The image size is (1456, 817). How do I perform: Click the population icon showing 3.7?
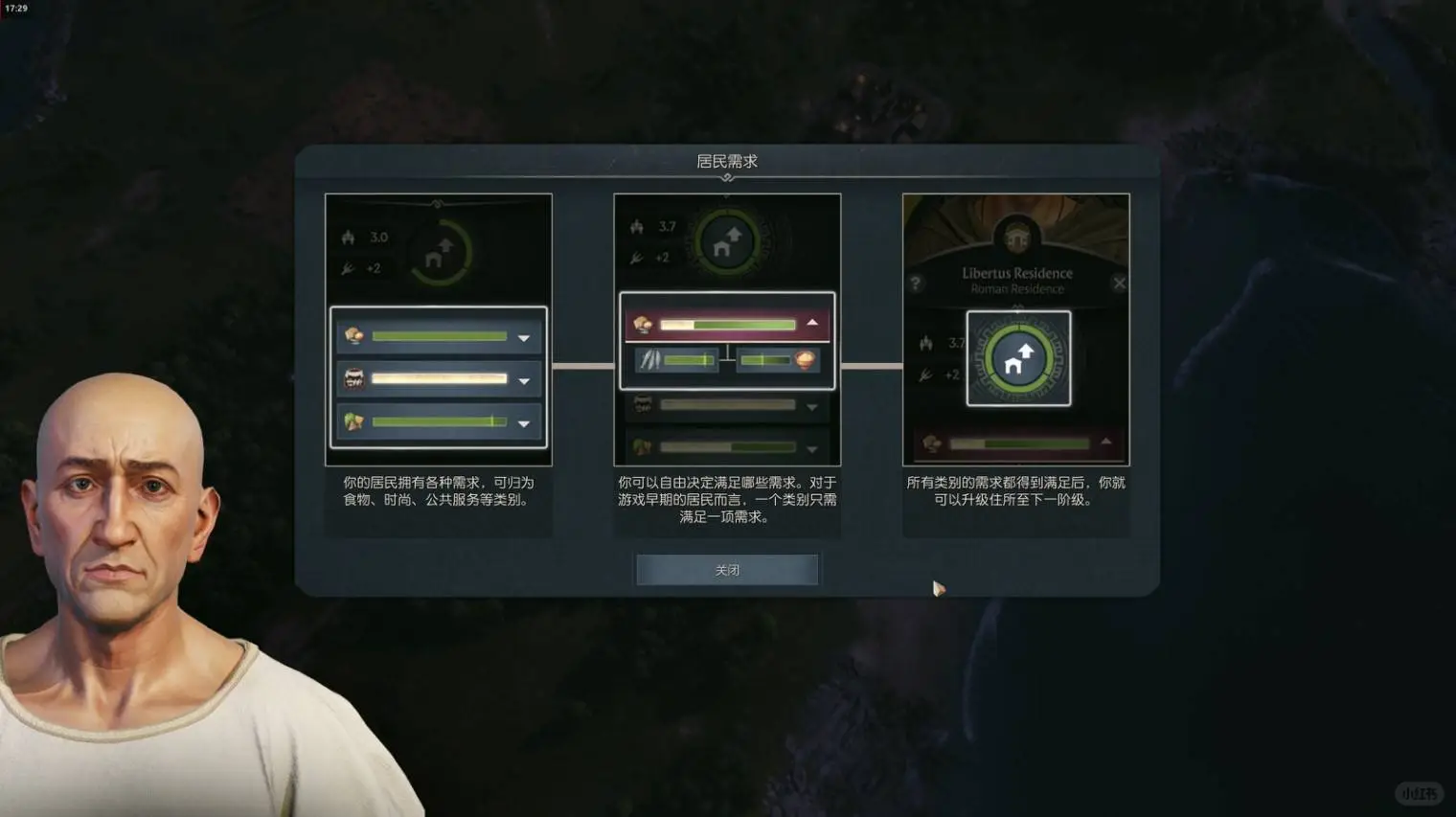click(x=635, y=227)
